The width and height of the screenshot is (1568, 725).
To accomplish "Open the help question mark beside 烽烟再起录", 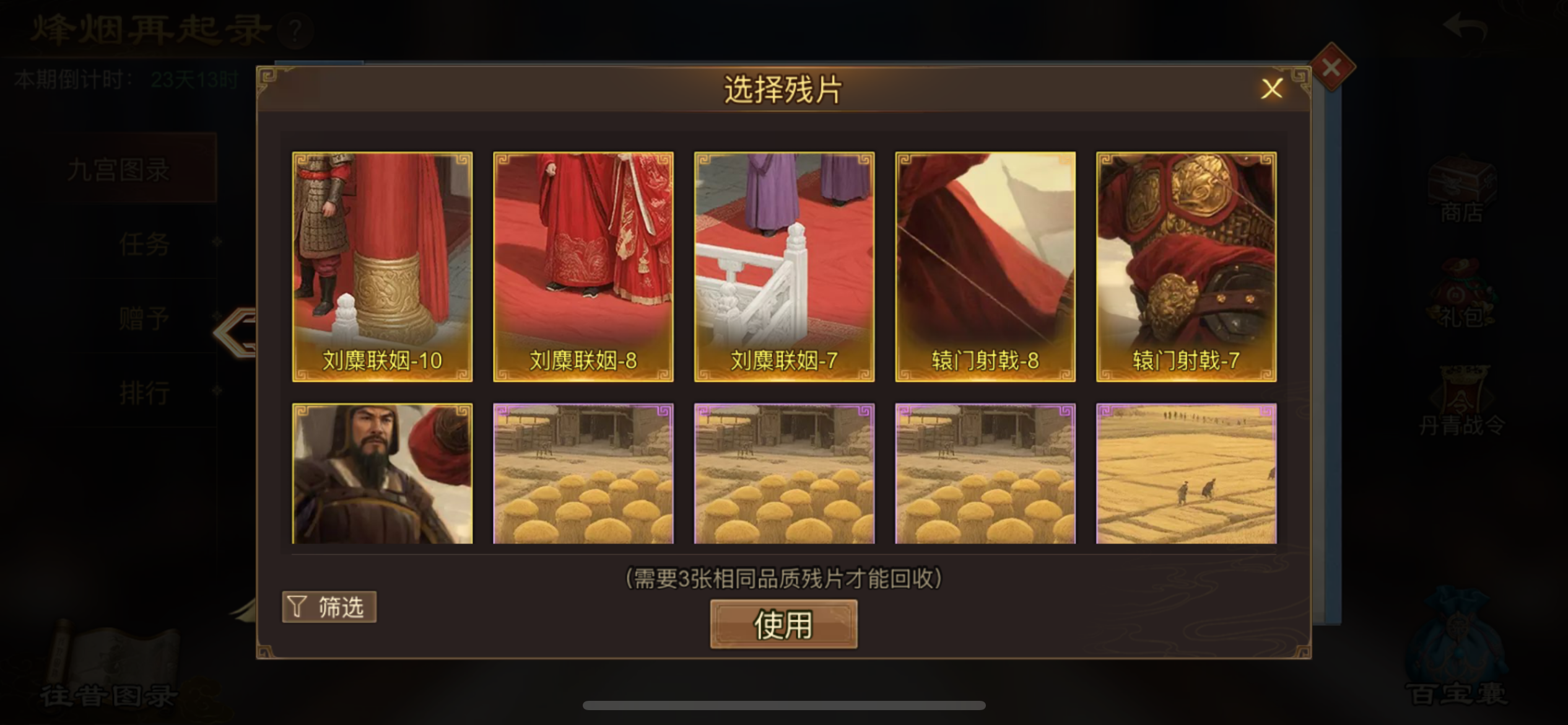I will 296,31.
